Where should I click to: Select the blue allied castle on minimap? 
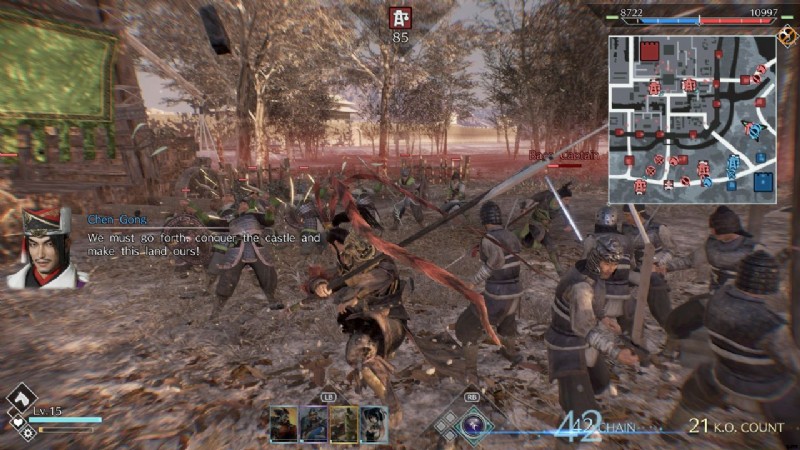coord(765,181)
